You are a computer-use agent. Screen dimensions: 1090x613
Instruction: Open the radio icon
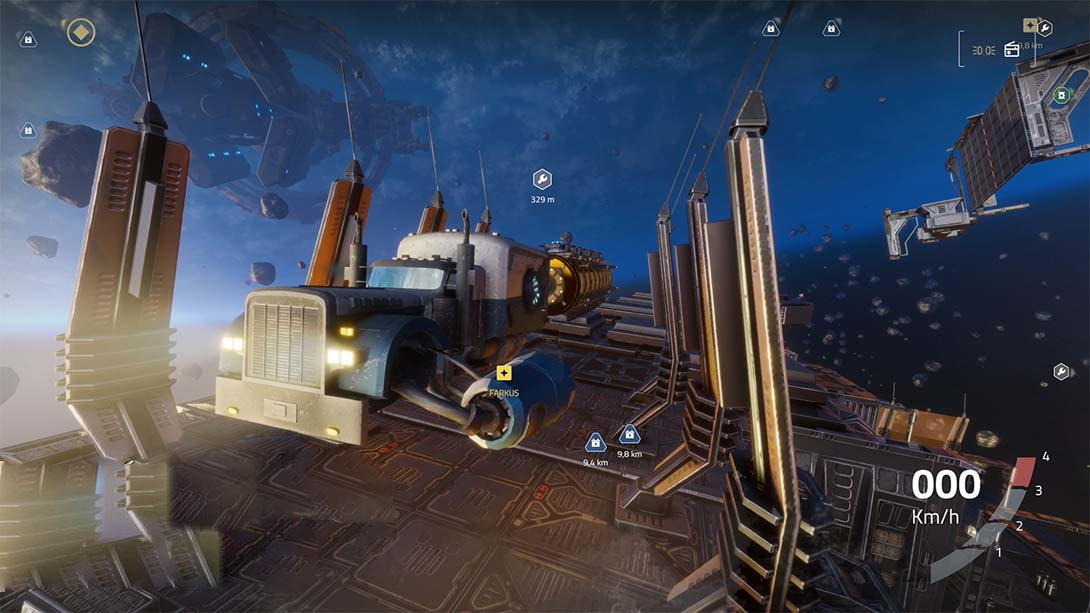[1011, 49]
